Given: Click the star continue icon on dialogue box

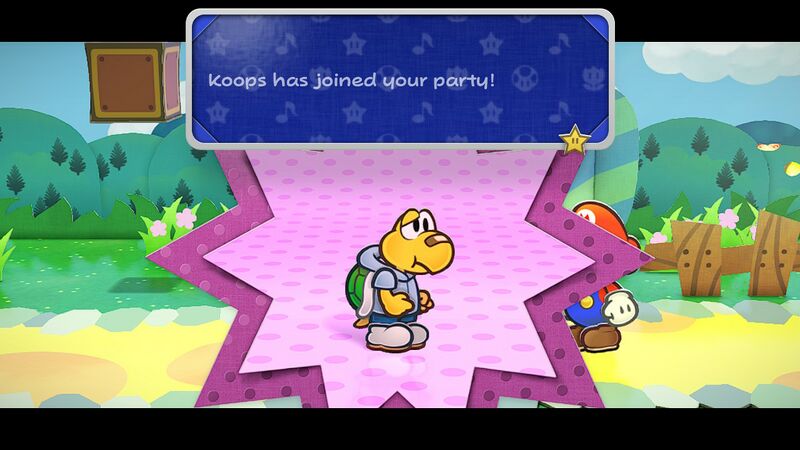Looking at the screenshot, I should (x=574, y=140).
